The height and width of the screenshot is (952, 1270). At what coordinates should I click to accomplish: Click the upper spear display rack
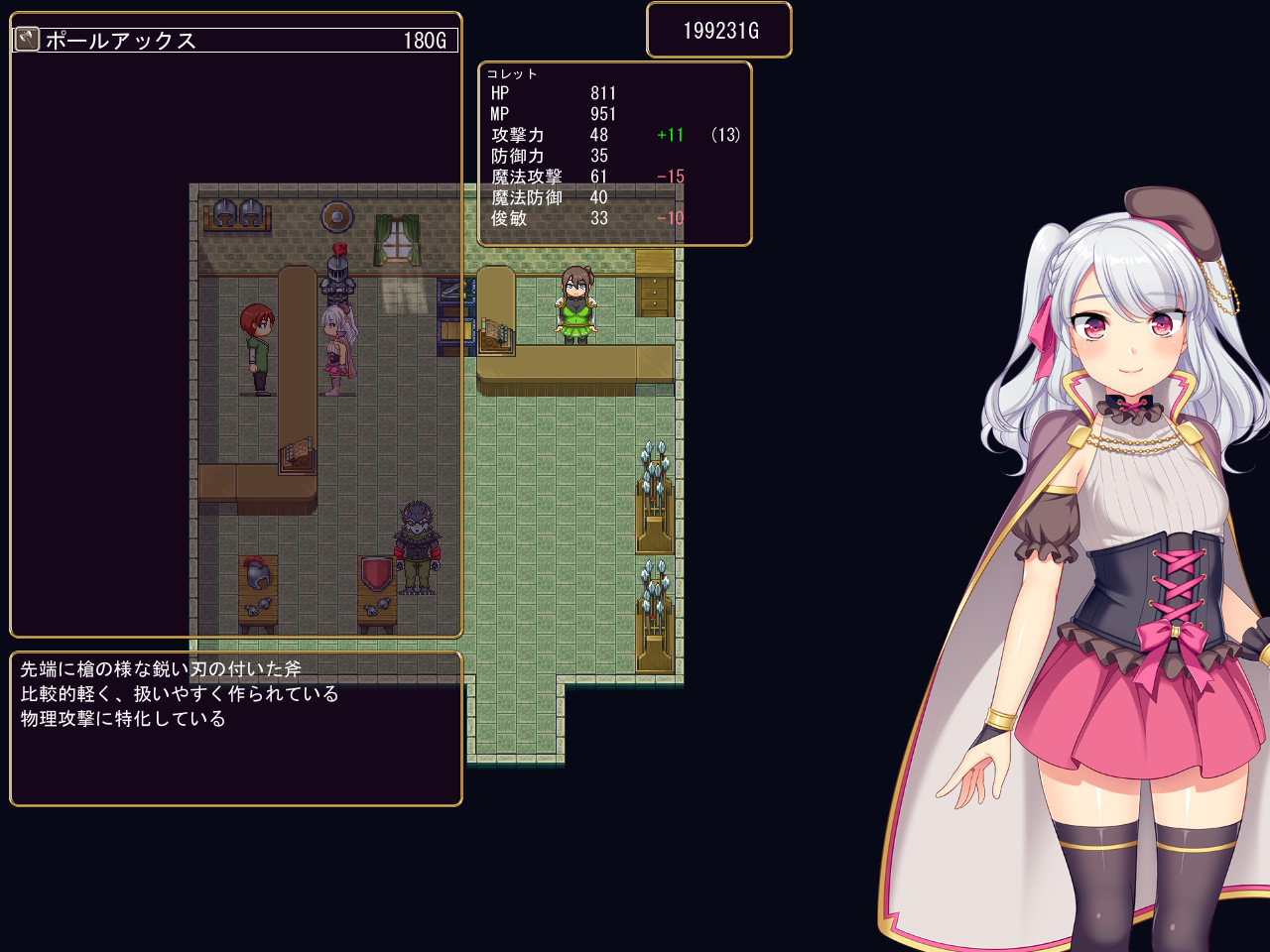[654, 491]
